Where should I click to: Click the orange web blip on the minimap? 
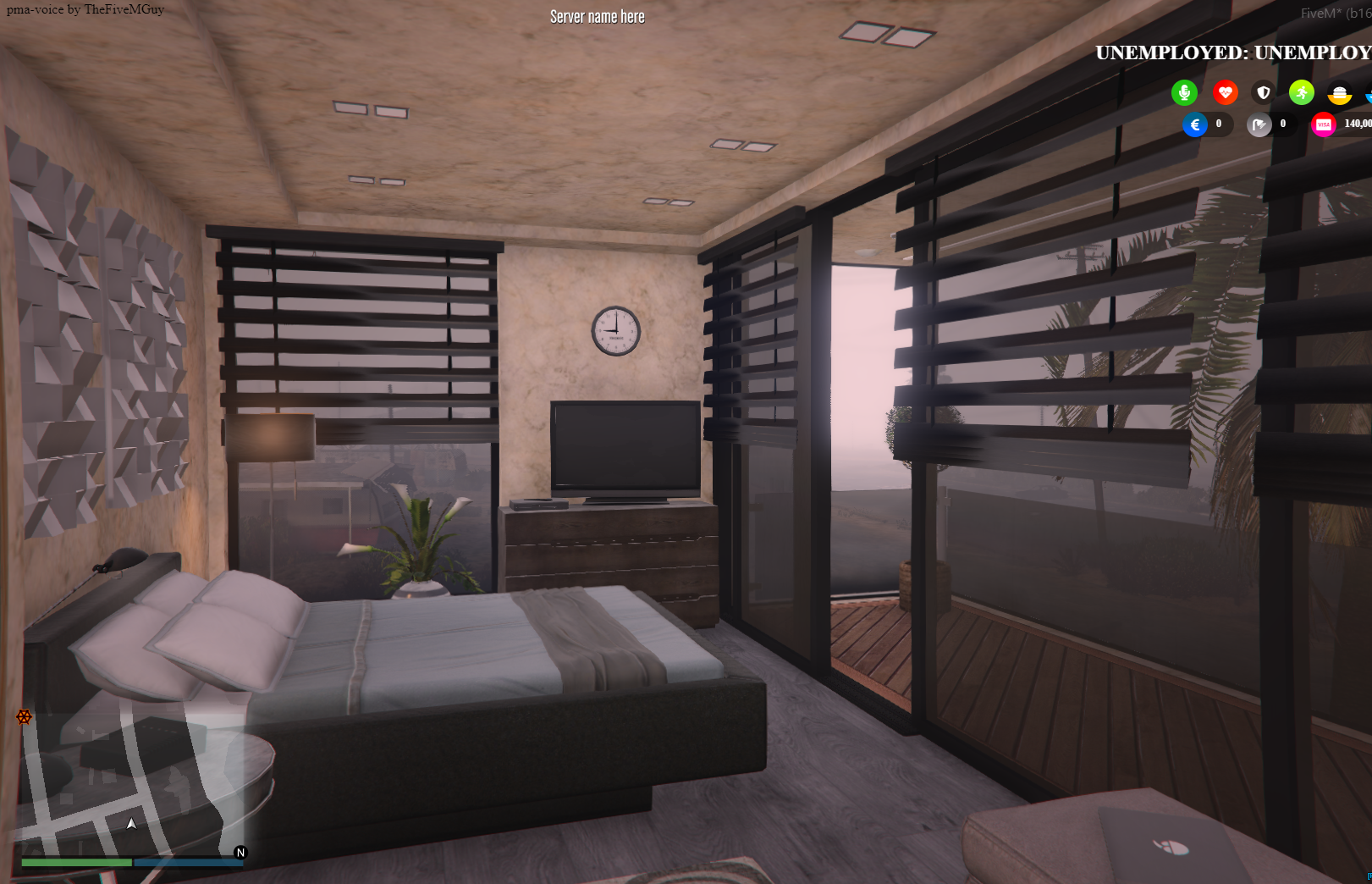(23, 717)
